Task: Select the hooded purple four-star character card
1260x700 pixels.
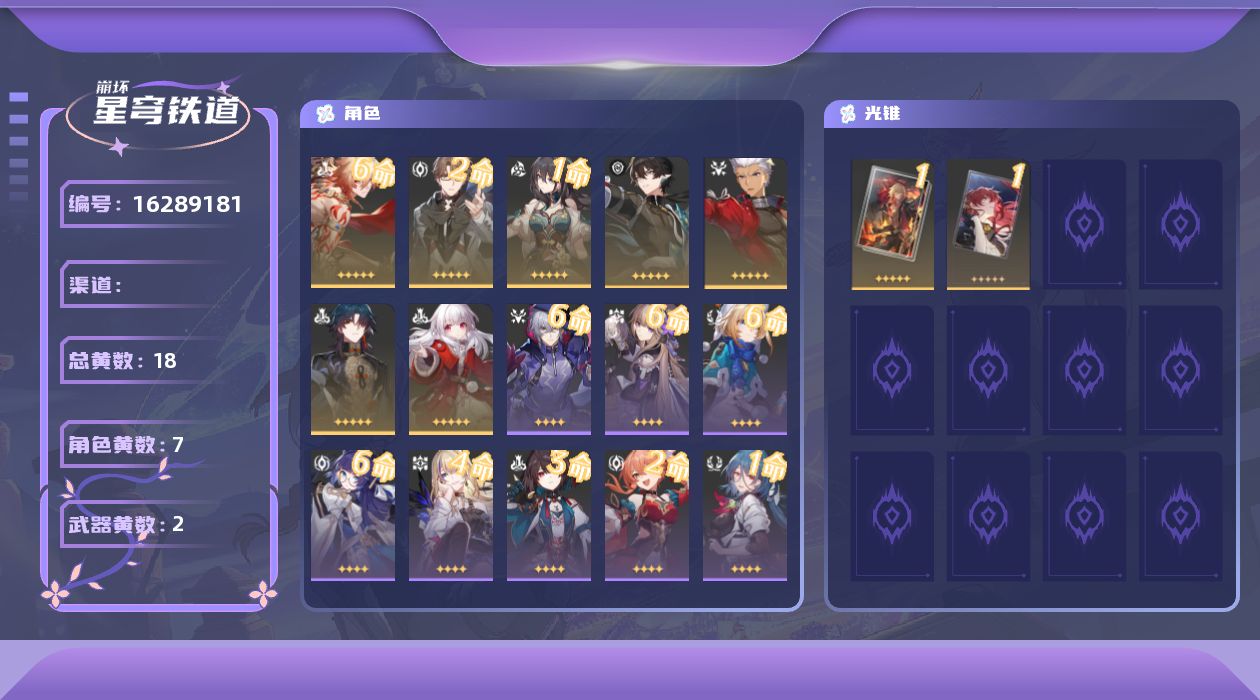Action: click(x=548, y=369)
